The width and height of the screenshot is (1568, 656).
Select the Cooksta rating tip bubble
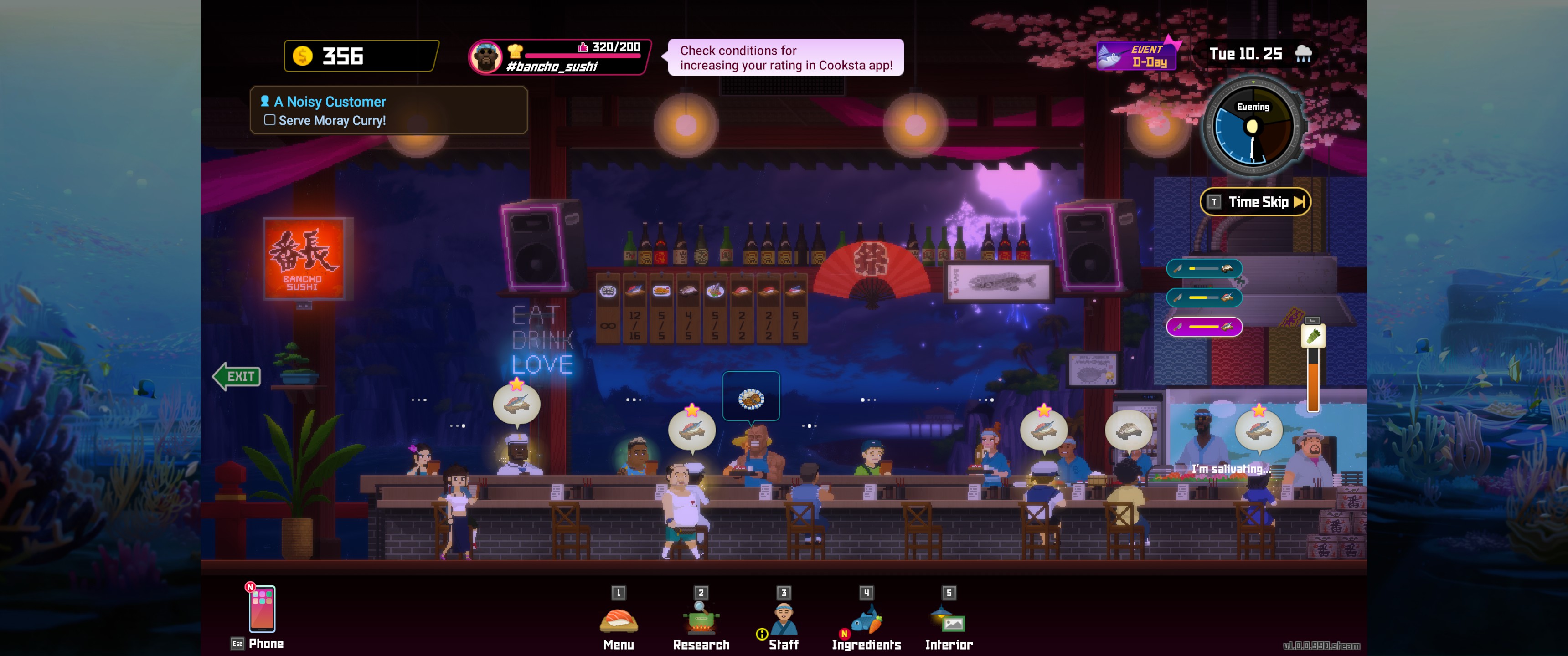(x=785, y=57)
